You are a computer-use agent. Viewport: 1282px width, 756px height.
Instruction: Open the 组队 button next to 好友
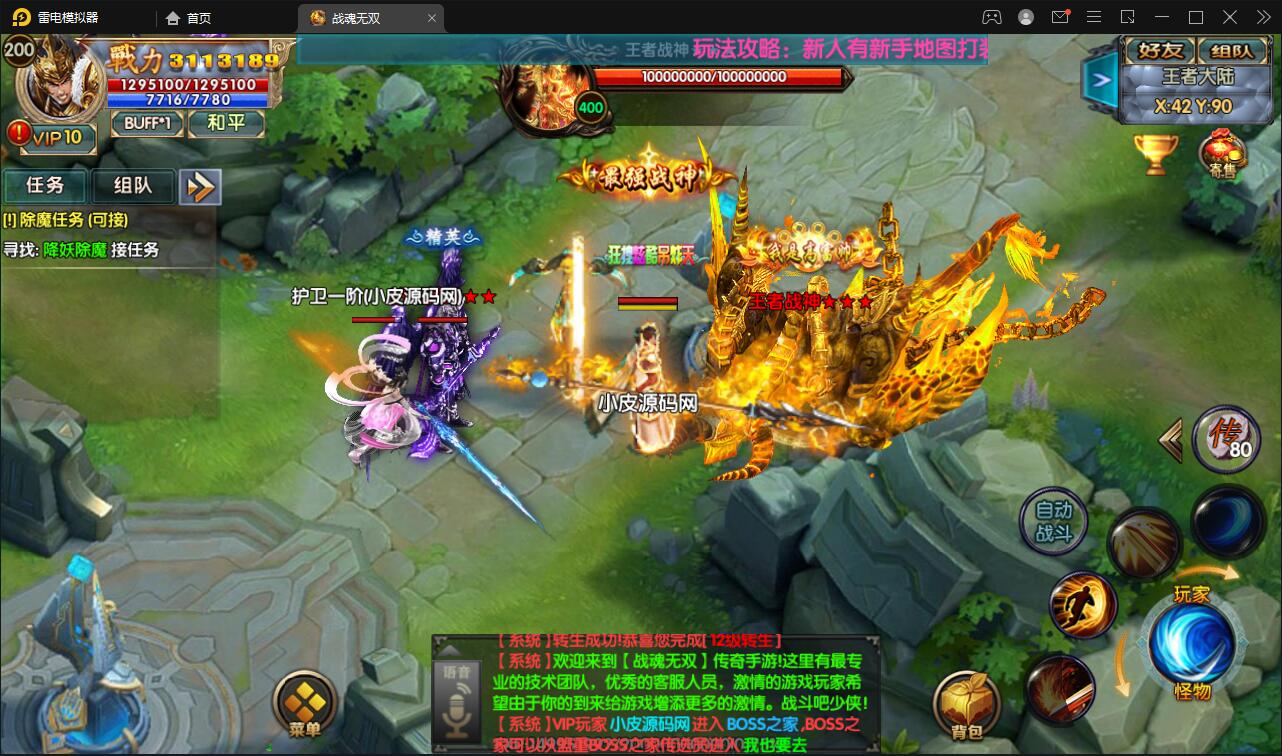pyautogui.click(x=1231, y=50)
